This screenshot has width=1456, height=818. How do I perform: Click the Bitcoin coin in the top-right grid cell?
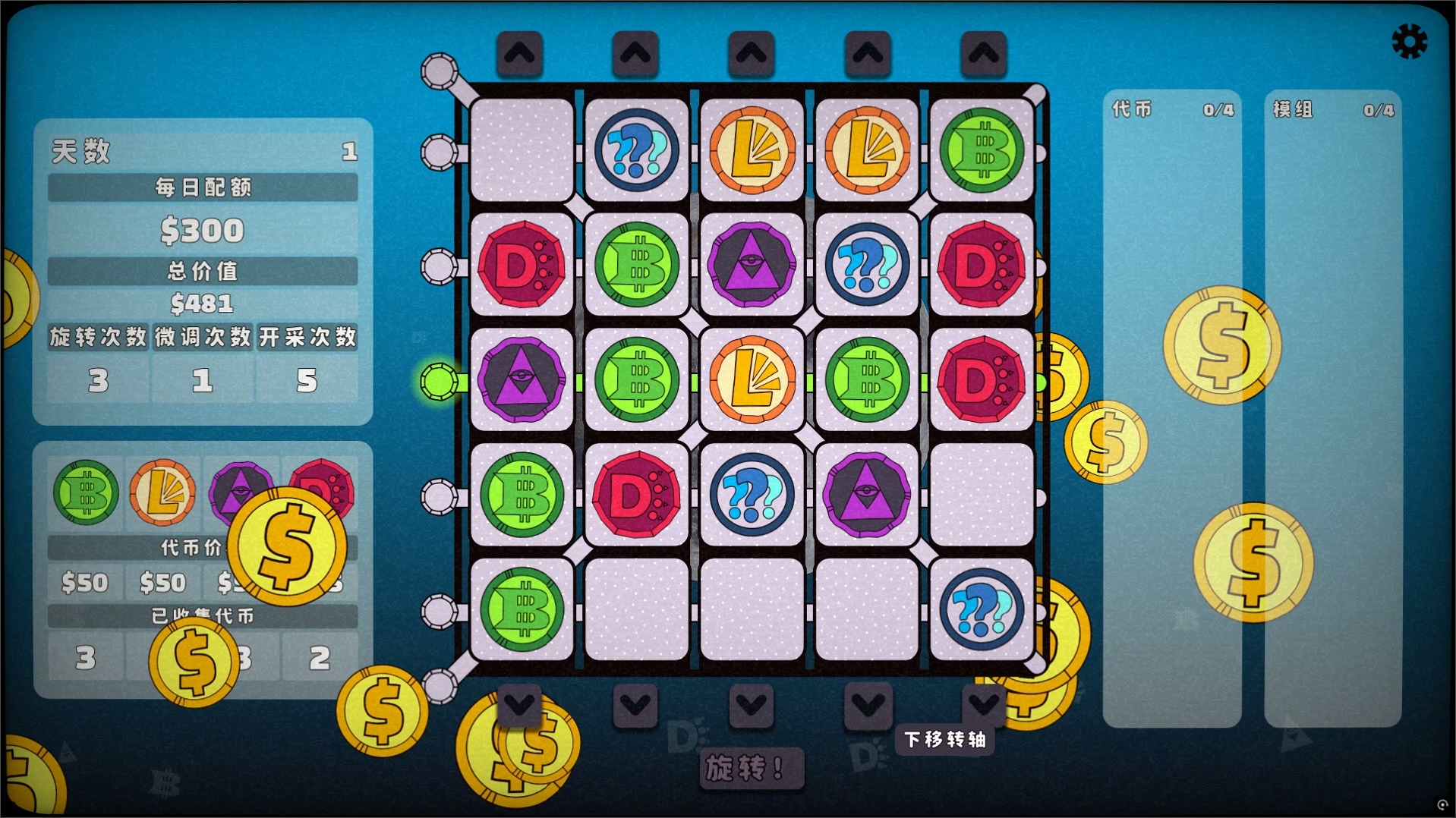pyautogui.click(x=982, y=151)
